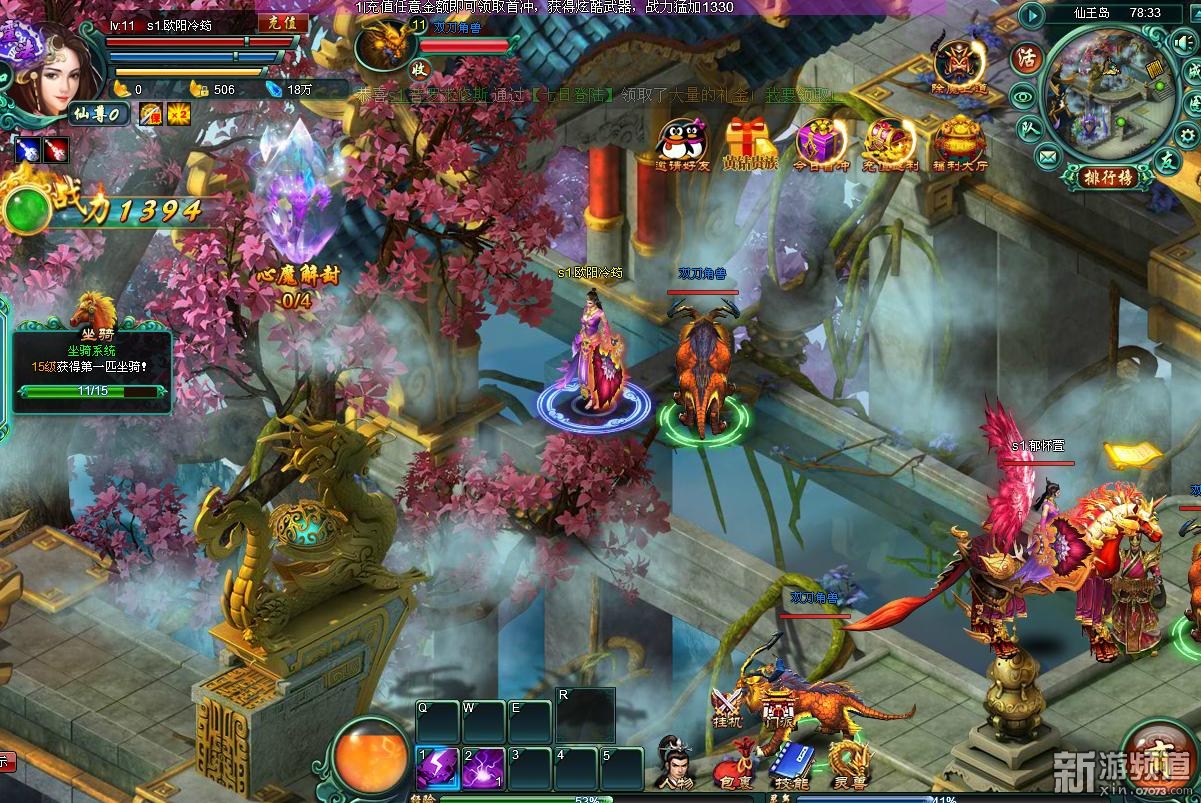Open the mail envelope button
Image resolution: width=1201 pixels, height=803 pixels.
[x=1047, y=156]
